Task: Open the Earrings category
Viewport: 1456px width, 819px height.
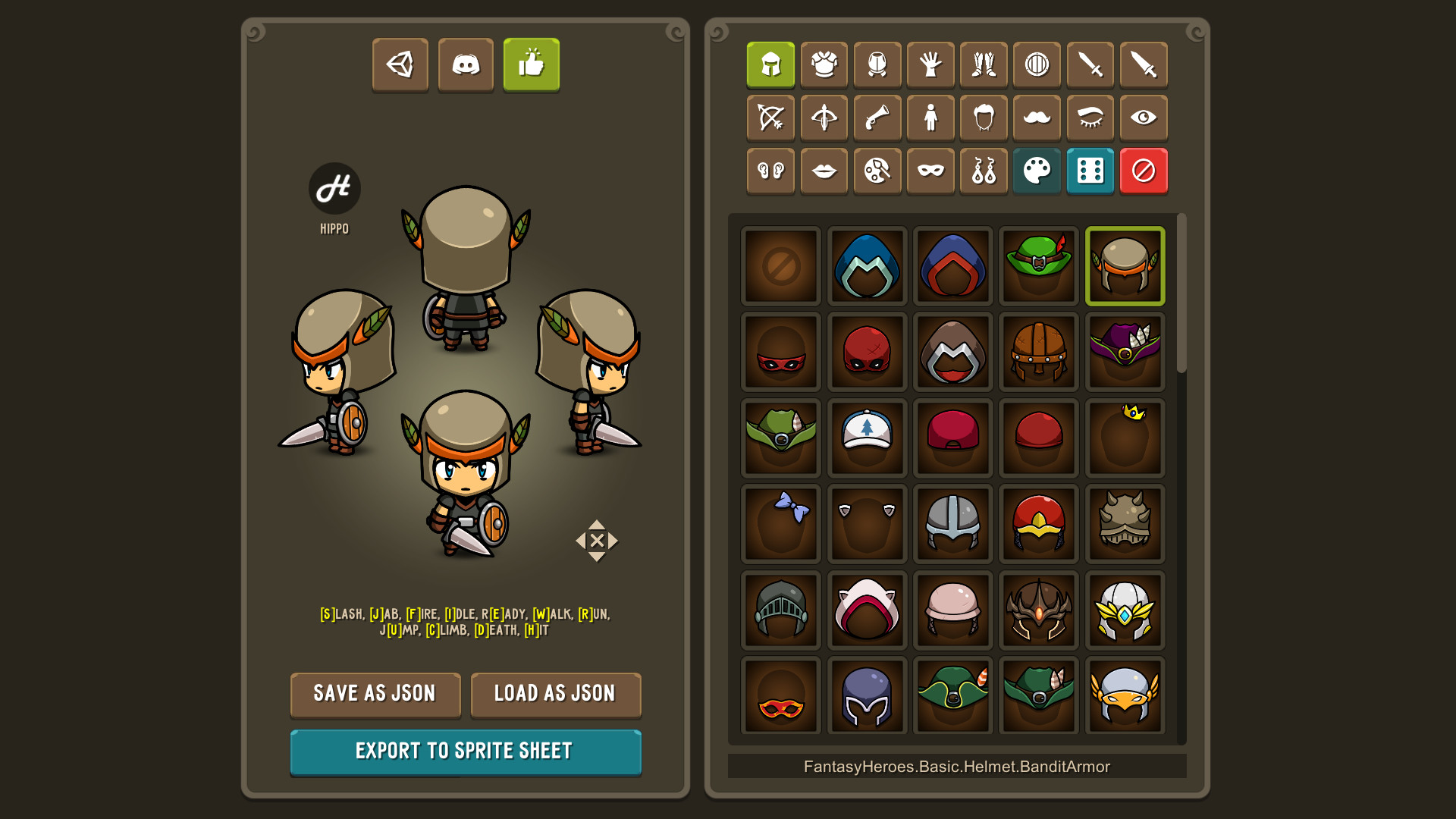Action: (x=984, y=171)
